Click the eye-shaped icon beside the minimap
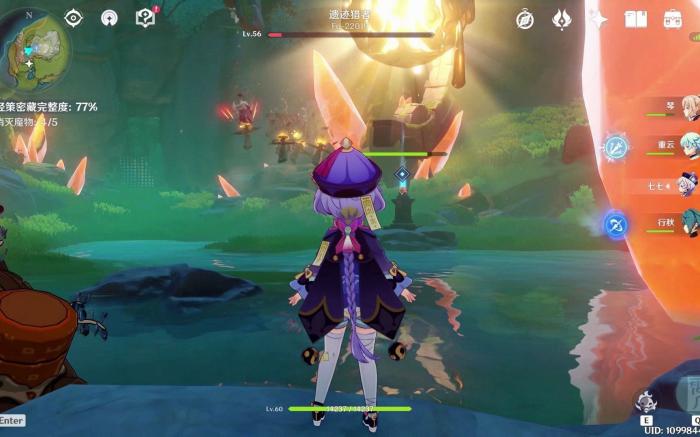 [73, 18]
